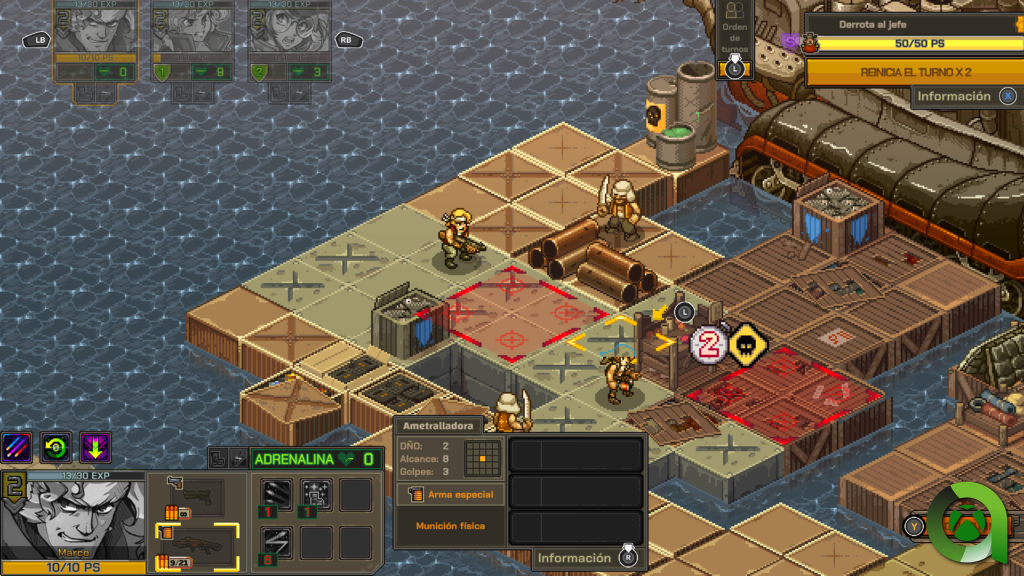Click the Reinicia el turno x2 banner
1024x576 pixels.
point(915,72)
